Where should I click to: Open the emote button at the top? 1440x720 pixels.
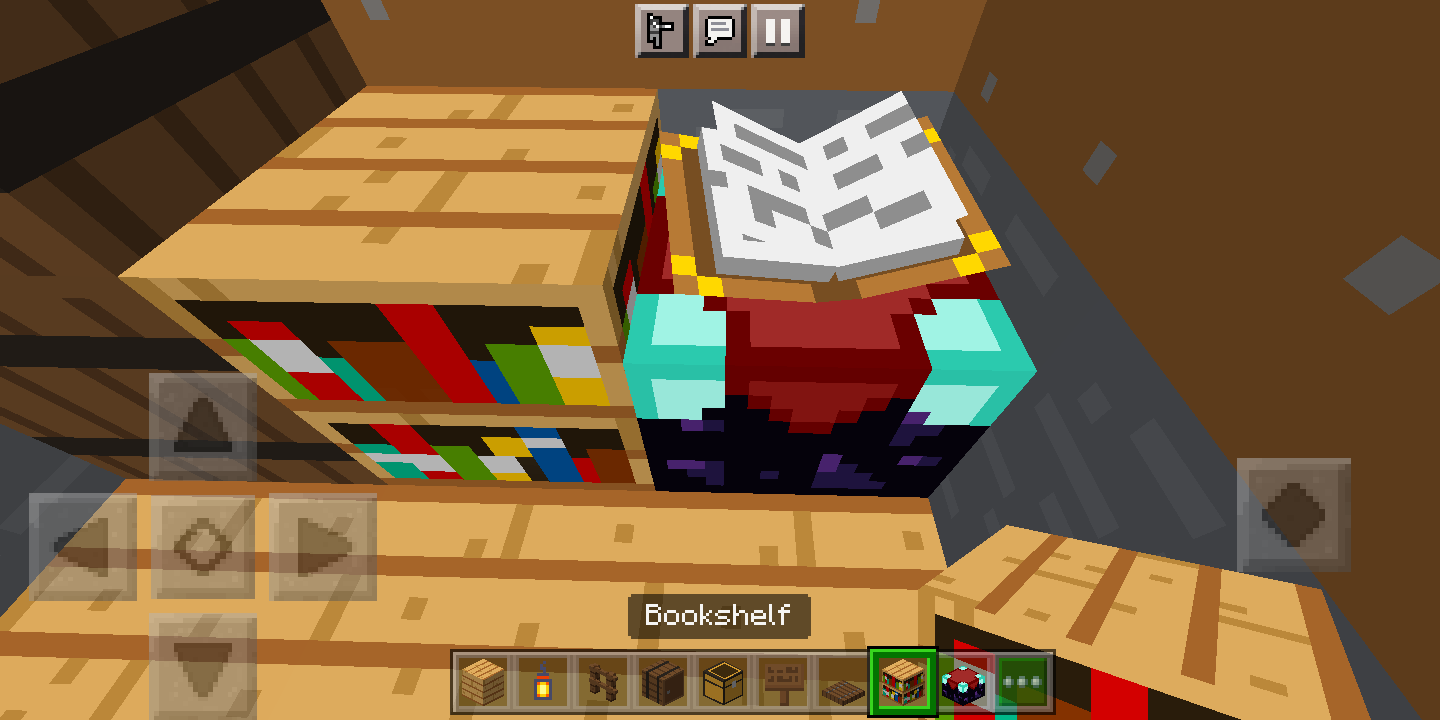click(661, 30)
